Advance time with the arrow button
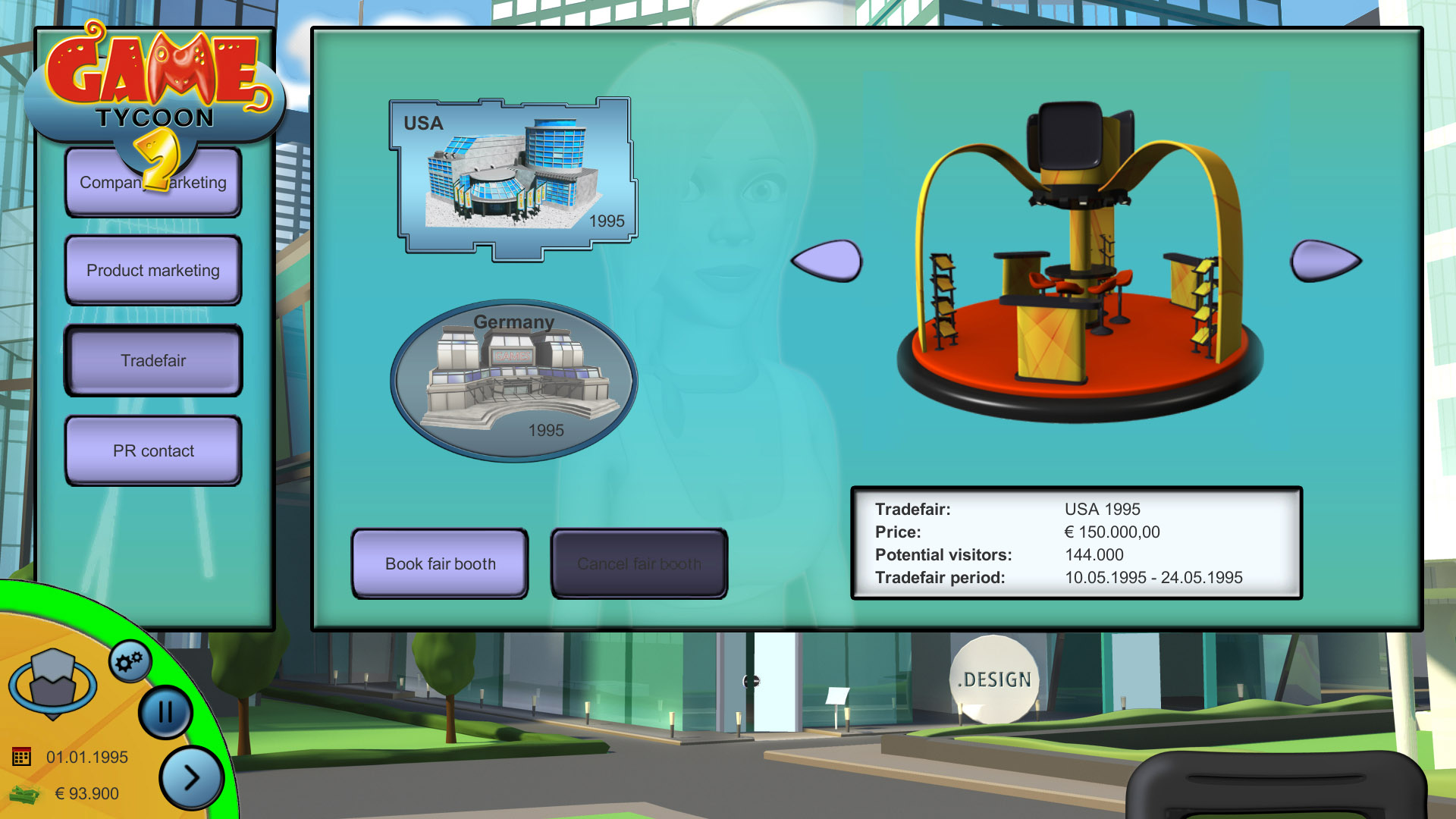Screen dimensions: 1456x819 (x=191, y=777)
